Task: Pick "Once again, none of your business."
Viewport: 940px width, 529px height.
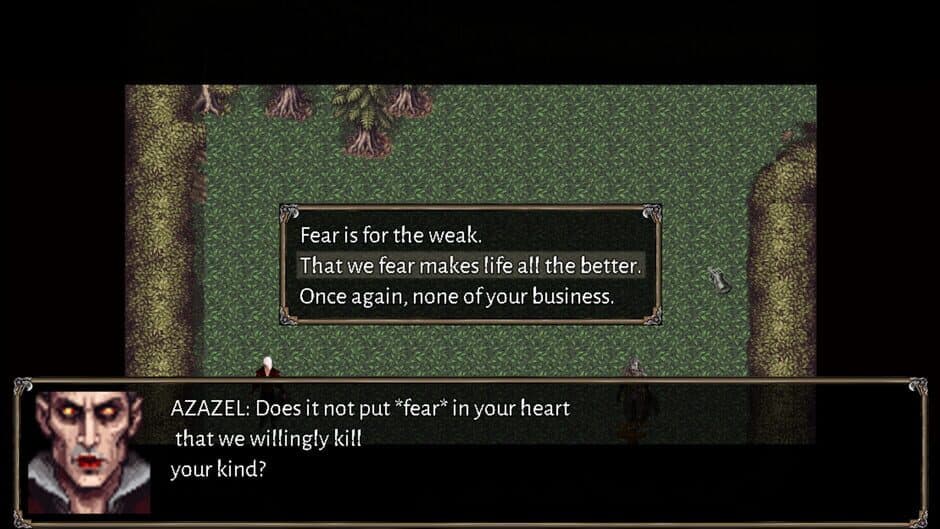Action: tap(456, 296)
